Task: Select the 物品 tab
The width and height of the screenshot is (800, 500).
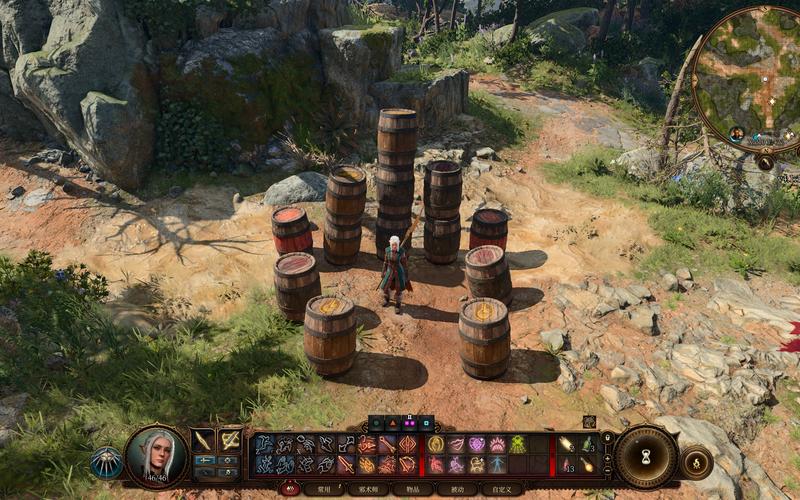Action: pyautogui.click(x=412, y=489)
